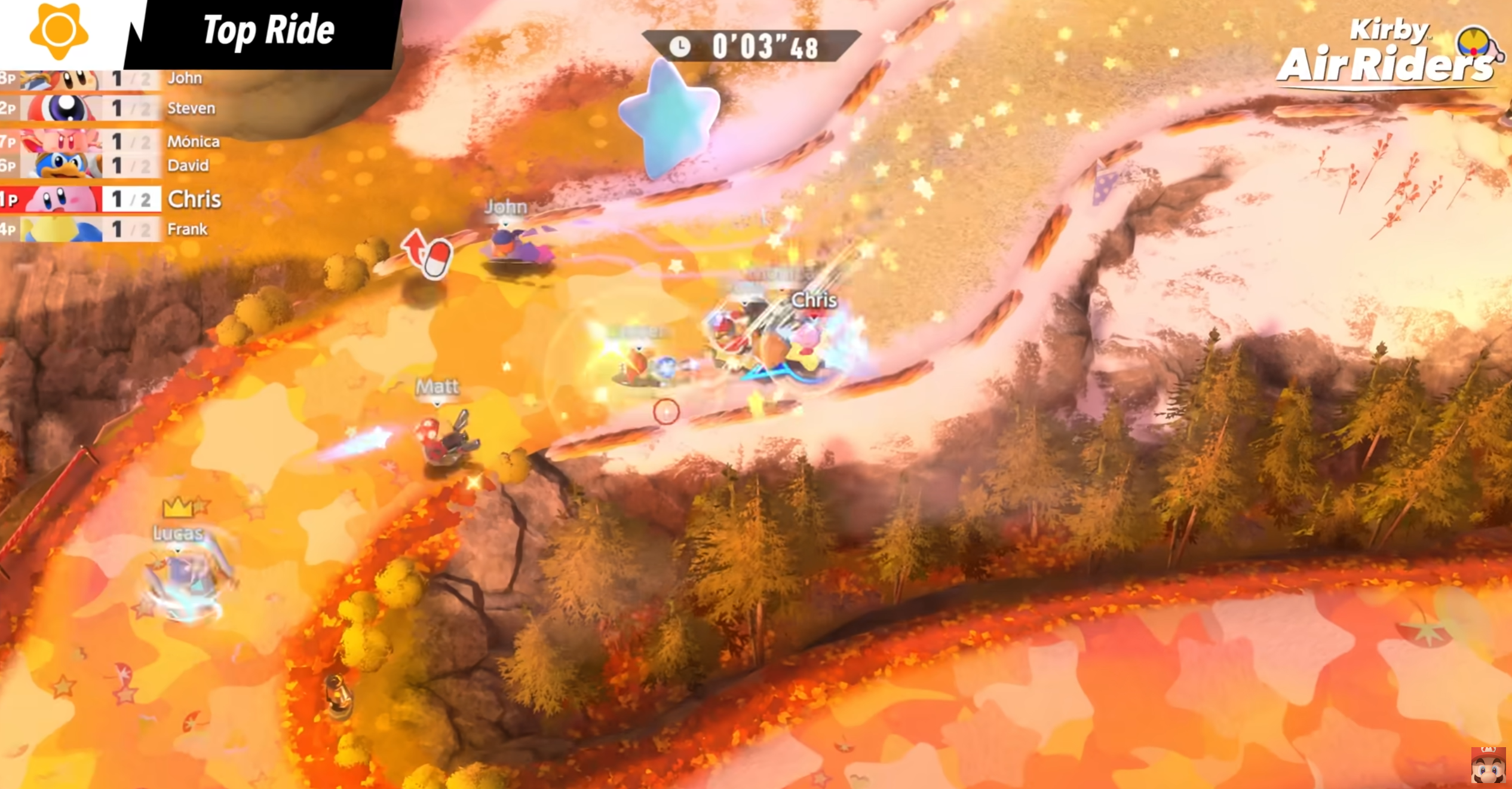Select Frank's row in the ranking list

[108, 230]
